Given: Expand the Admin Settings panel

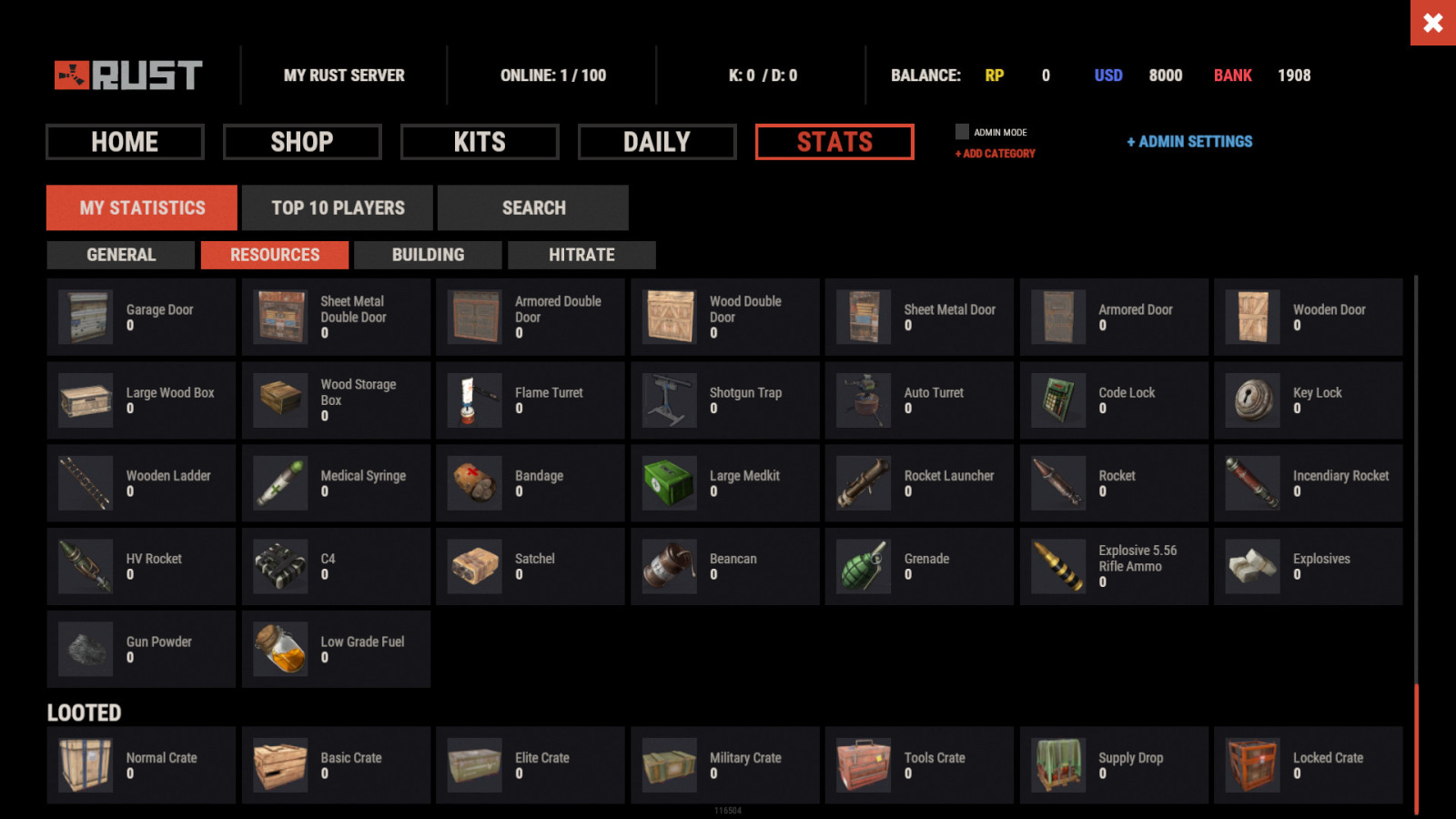Looking at the screenshot, I should pos(1189,142).
